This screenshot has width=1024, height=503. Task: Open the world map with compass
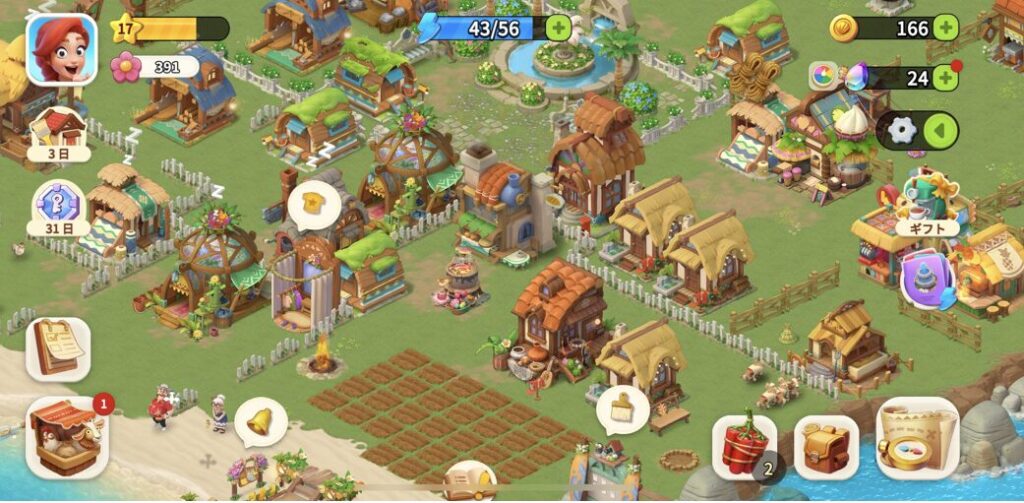click(917, 438)
